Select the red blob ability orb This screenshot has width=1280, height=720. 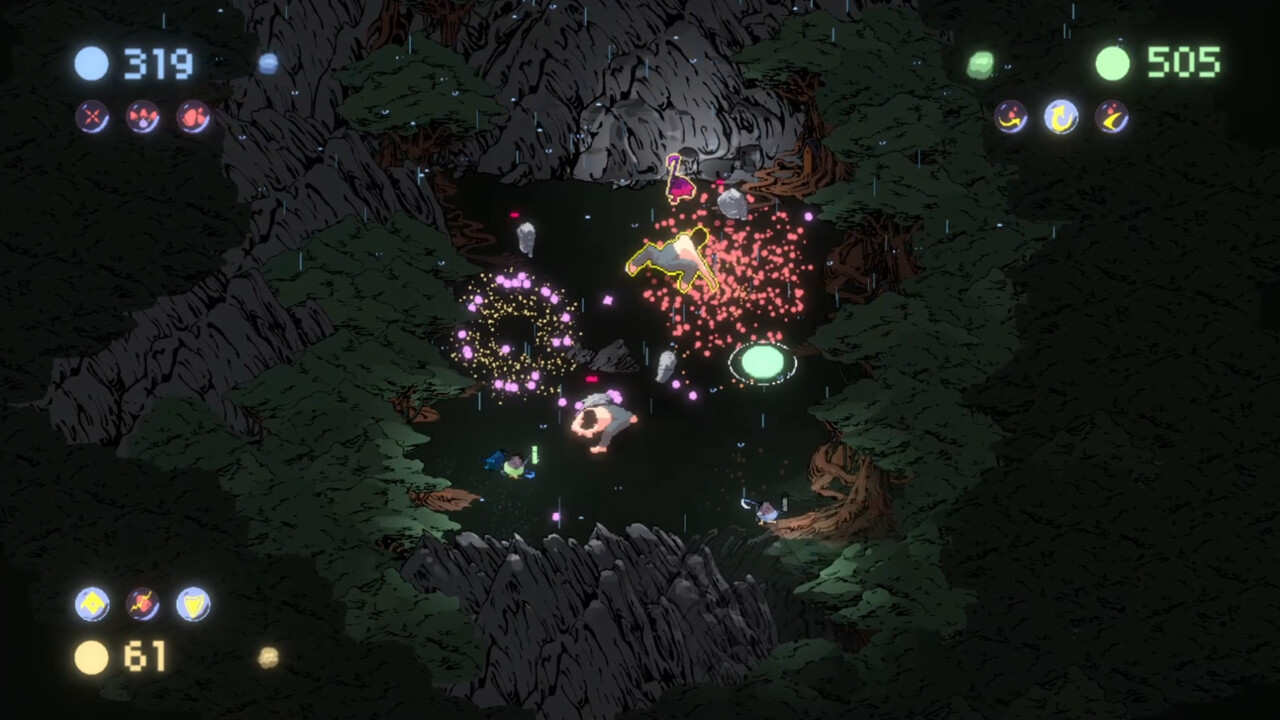(192, 116)
